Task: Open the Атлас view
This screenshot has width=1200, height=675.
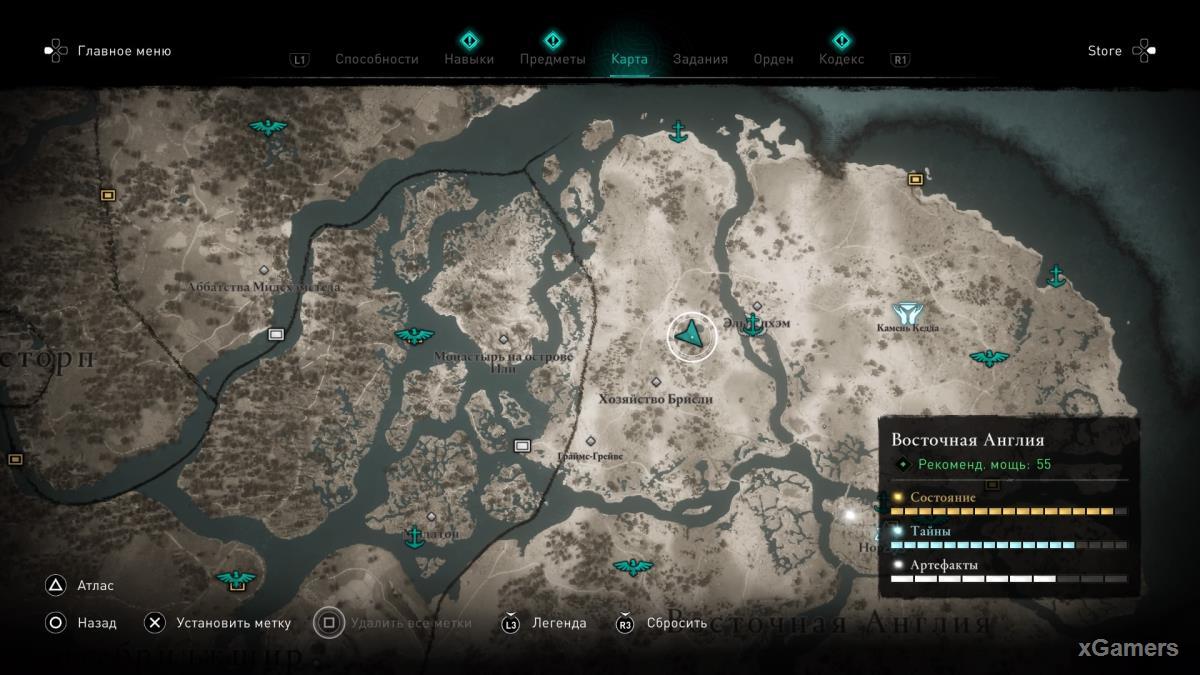Action: (x=96, y=586)
